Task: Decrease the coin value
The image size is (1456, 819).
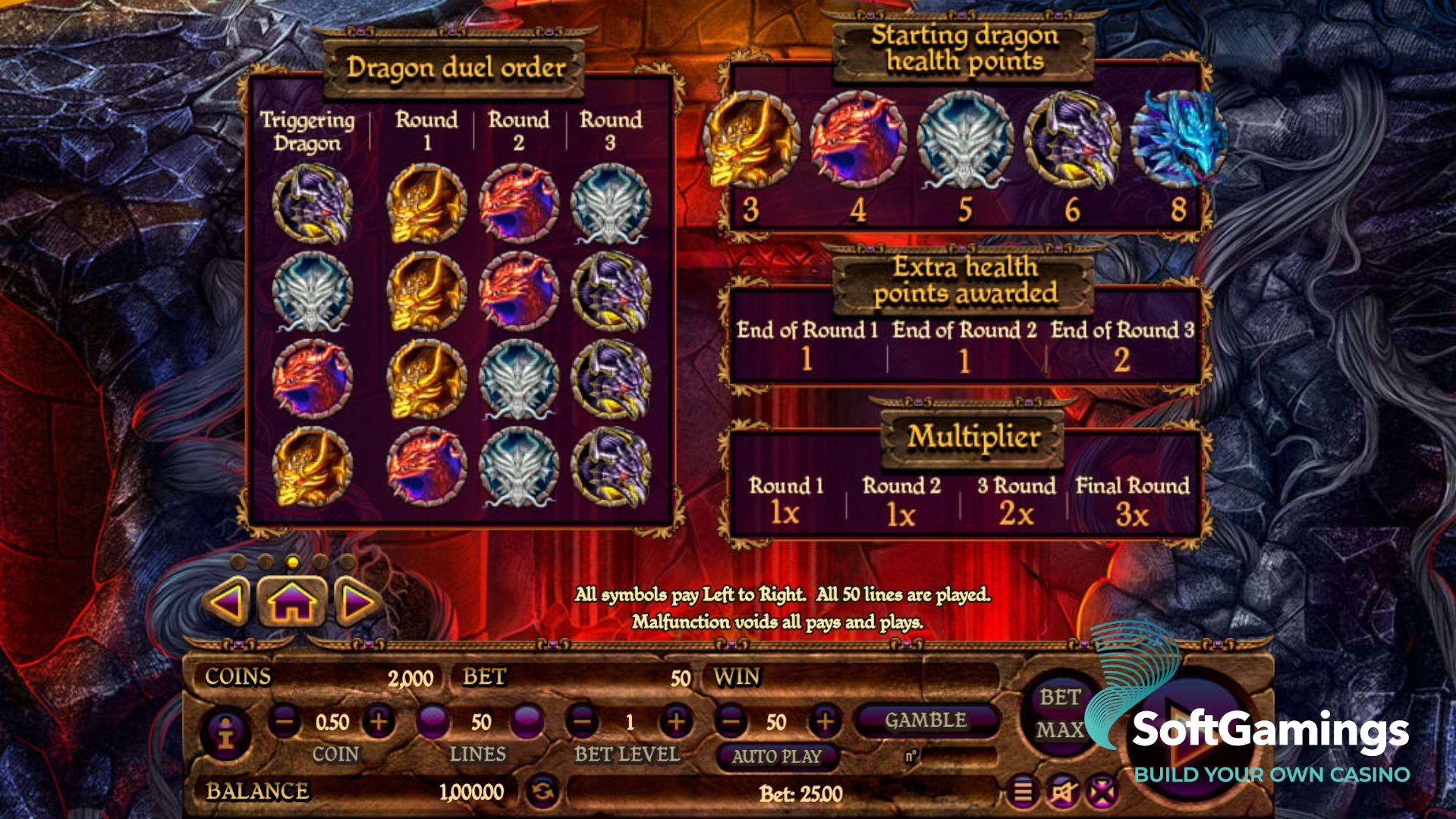Action: click(x=284, y=721)
